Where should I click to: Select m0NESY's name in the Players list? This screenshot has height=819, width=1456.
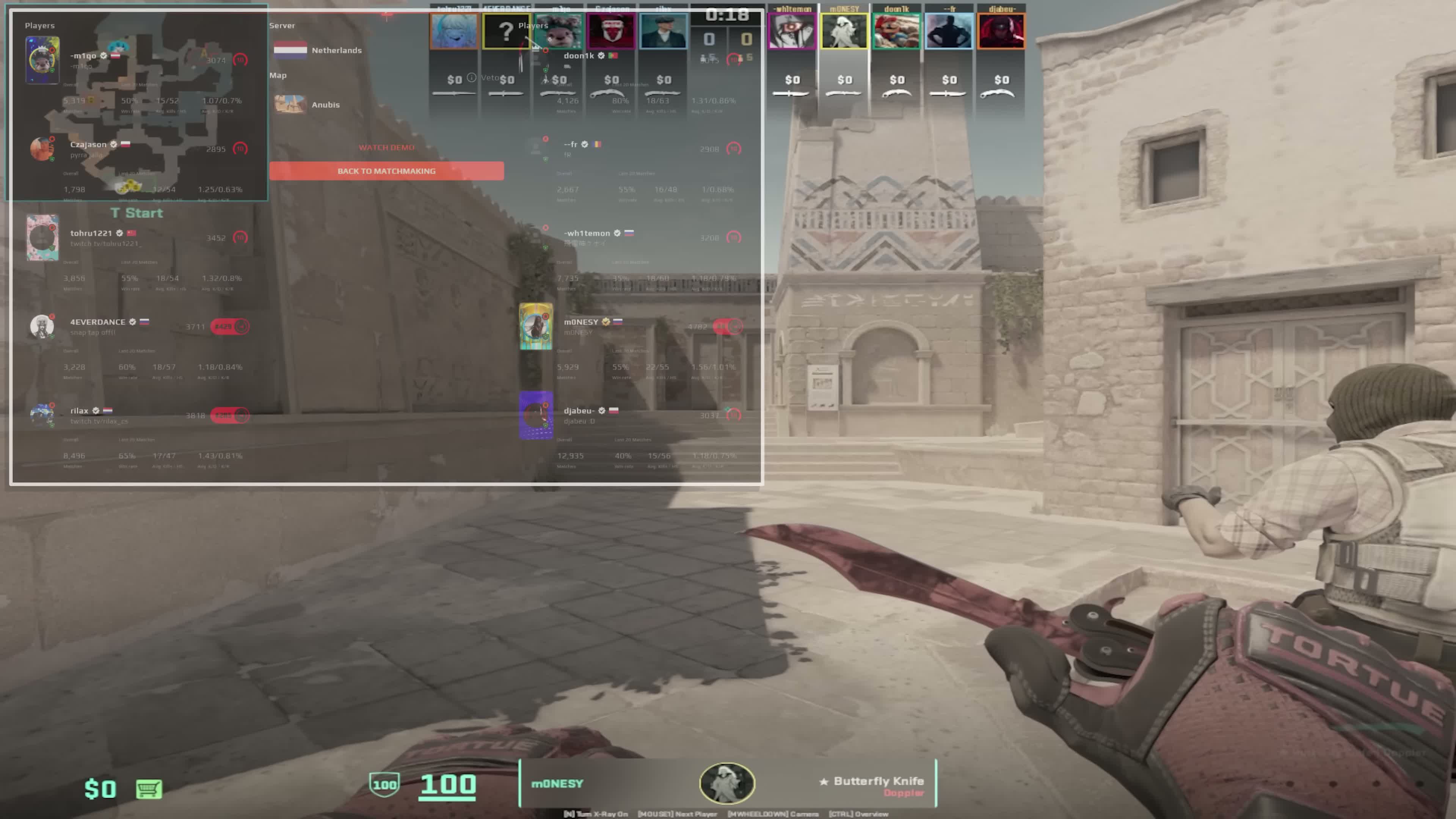[581, 322]
